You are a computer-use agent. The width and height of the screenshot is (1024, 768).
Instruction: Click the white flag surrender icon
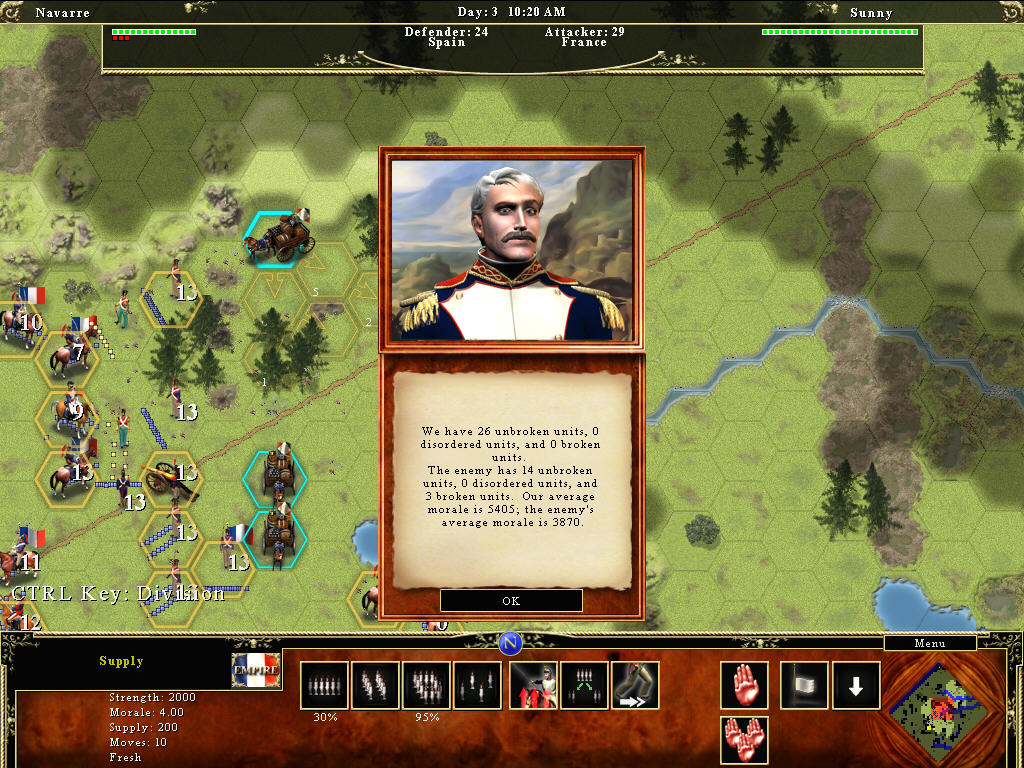click(804, 685)
